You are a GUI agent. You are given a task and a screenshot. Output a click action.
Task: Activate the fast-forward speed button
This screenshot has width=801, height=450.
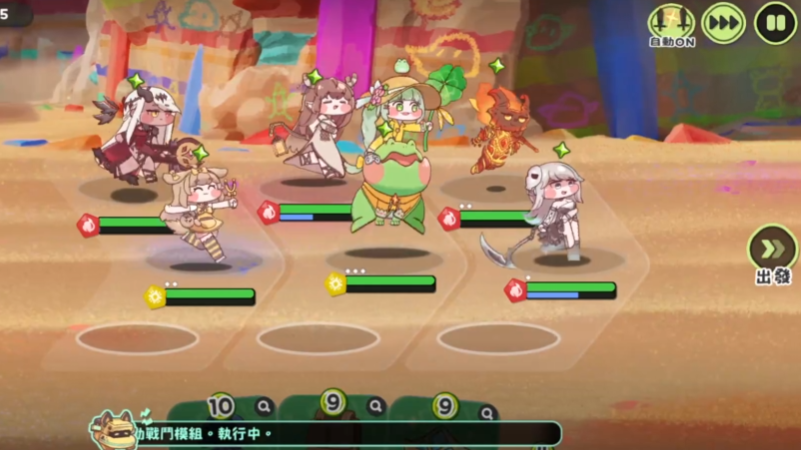pyautogui.click(x=723, y=23)
